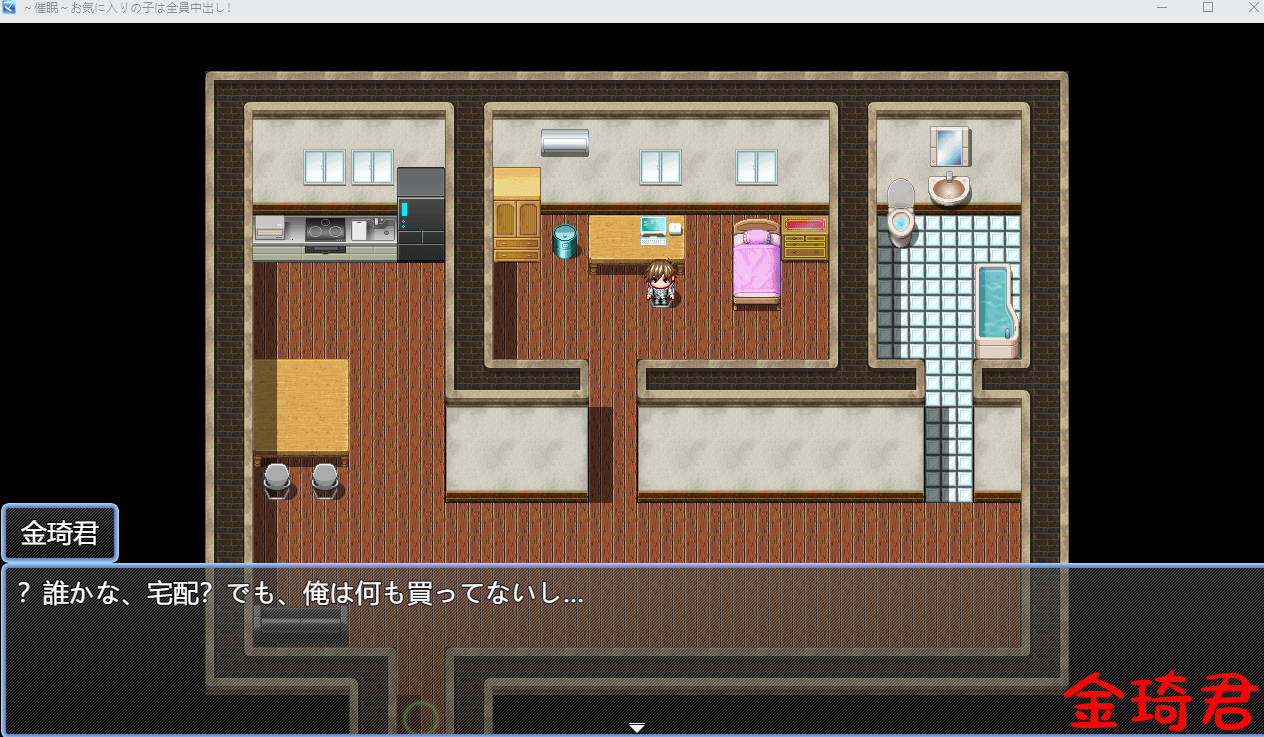The width and height of the screenshot is (1264, 737).
Task: Maximize the game window
Action: click(1207, 8)
